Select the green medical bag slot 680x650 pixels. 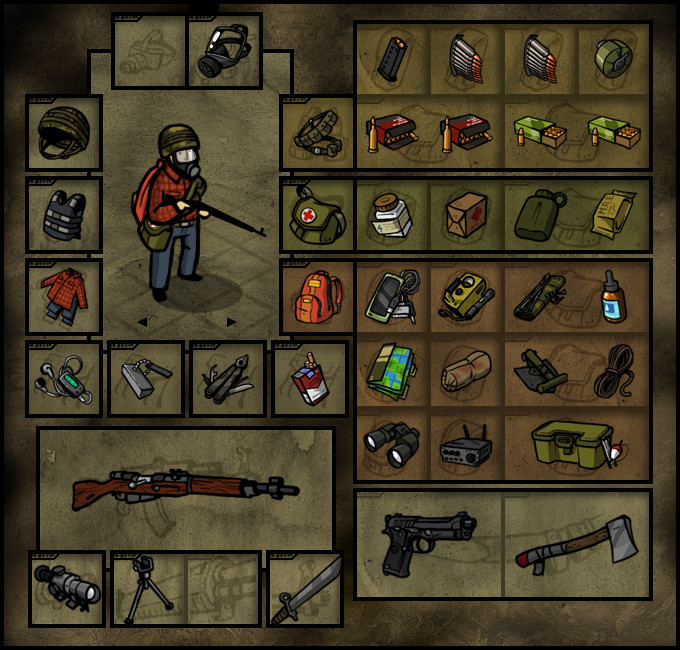click(318, 214)
